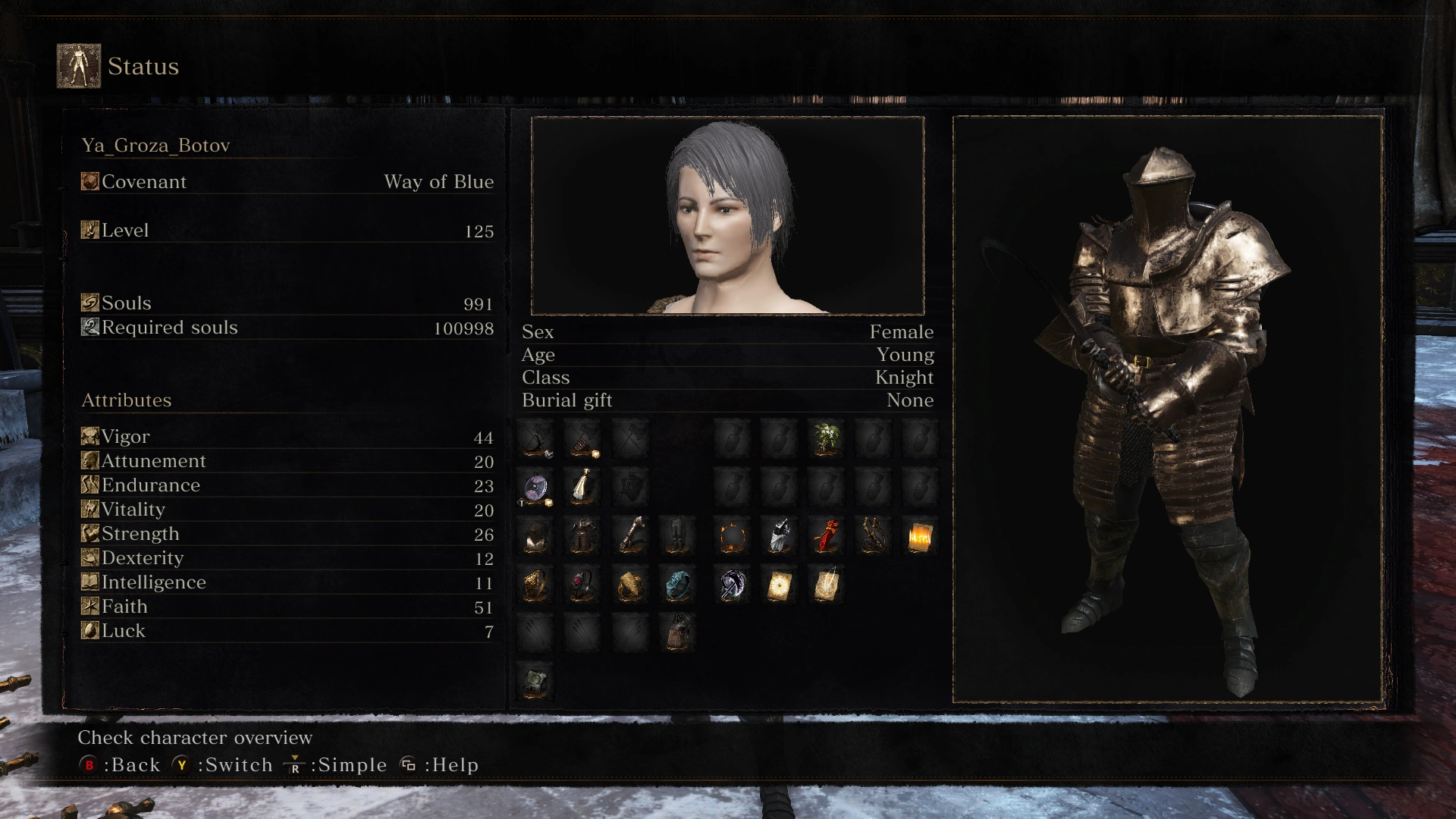This screenshot has height=819, width=1456.
Task: Select the knight helm armor slot
Action: click(536, 537)
